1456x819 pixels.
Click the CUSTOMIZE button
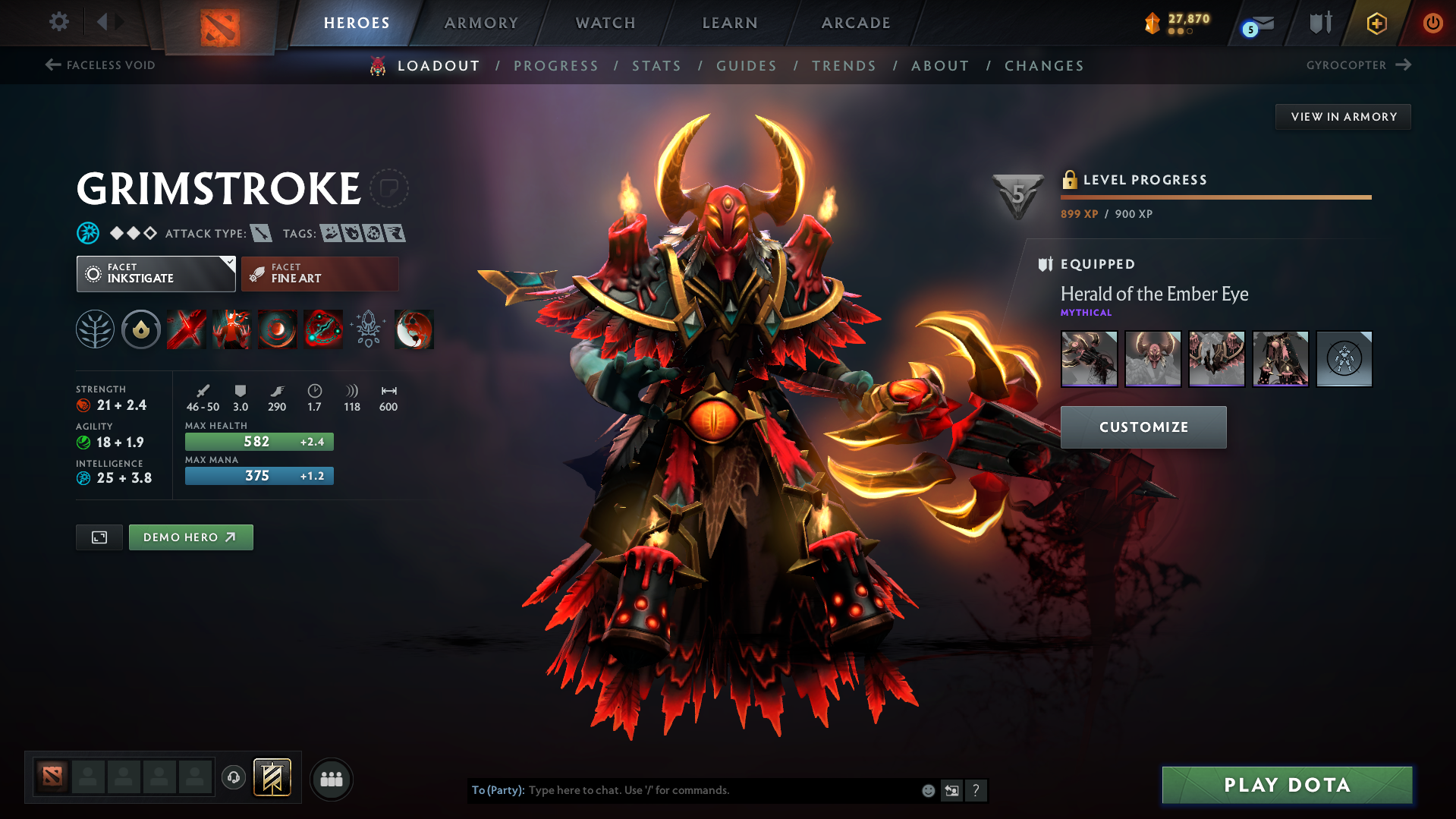(1143, 427)
